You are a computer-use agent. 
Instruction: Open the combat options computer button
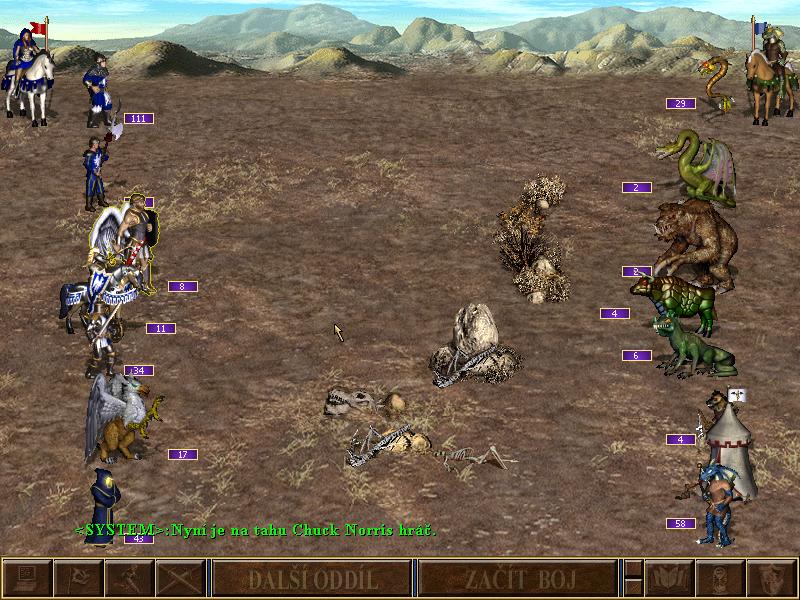click(26, 579)
